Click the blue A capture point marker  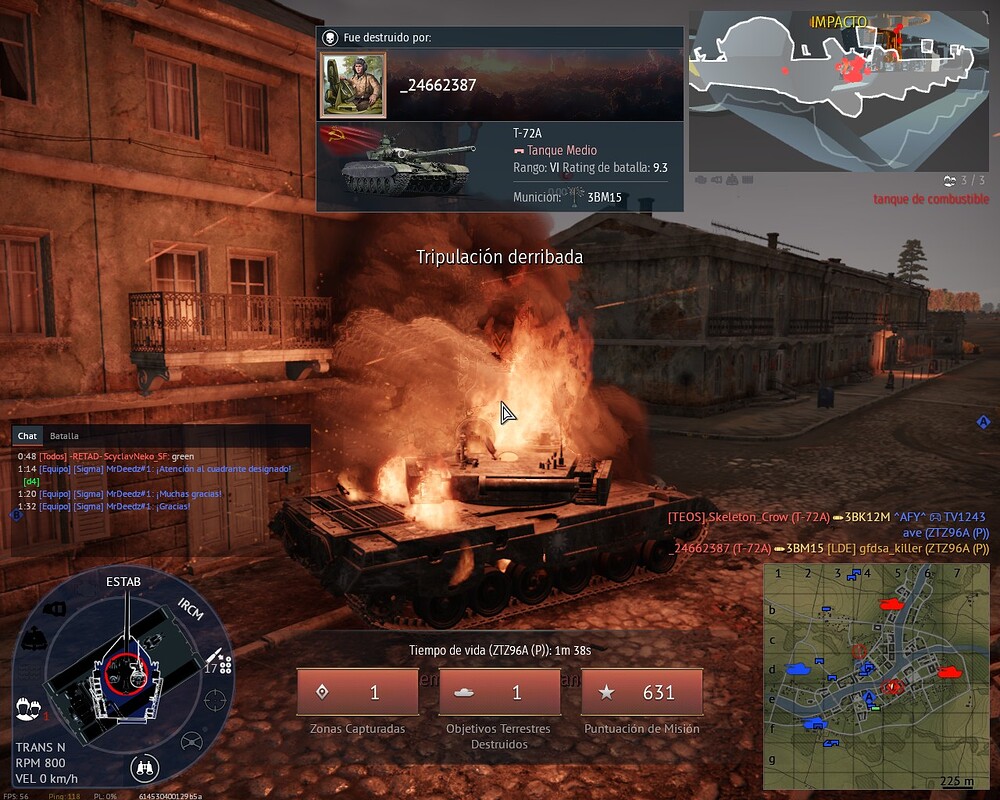[x=869, y=697]
